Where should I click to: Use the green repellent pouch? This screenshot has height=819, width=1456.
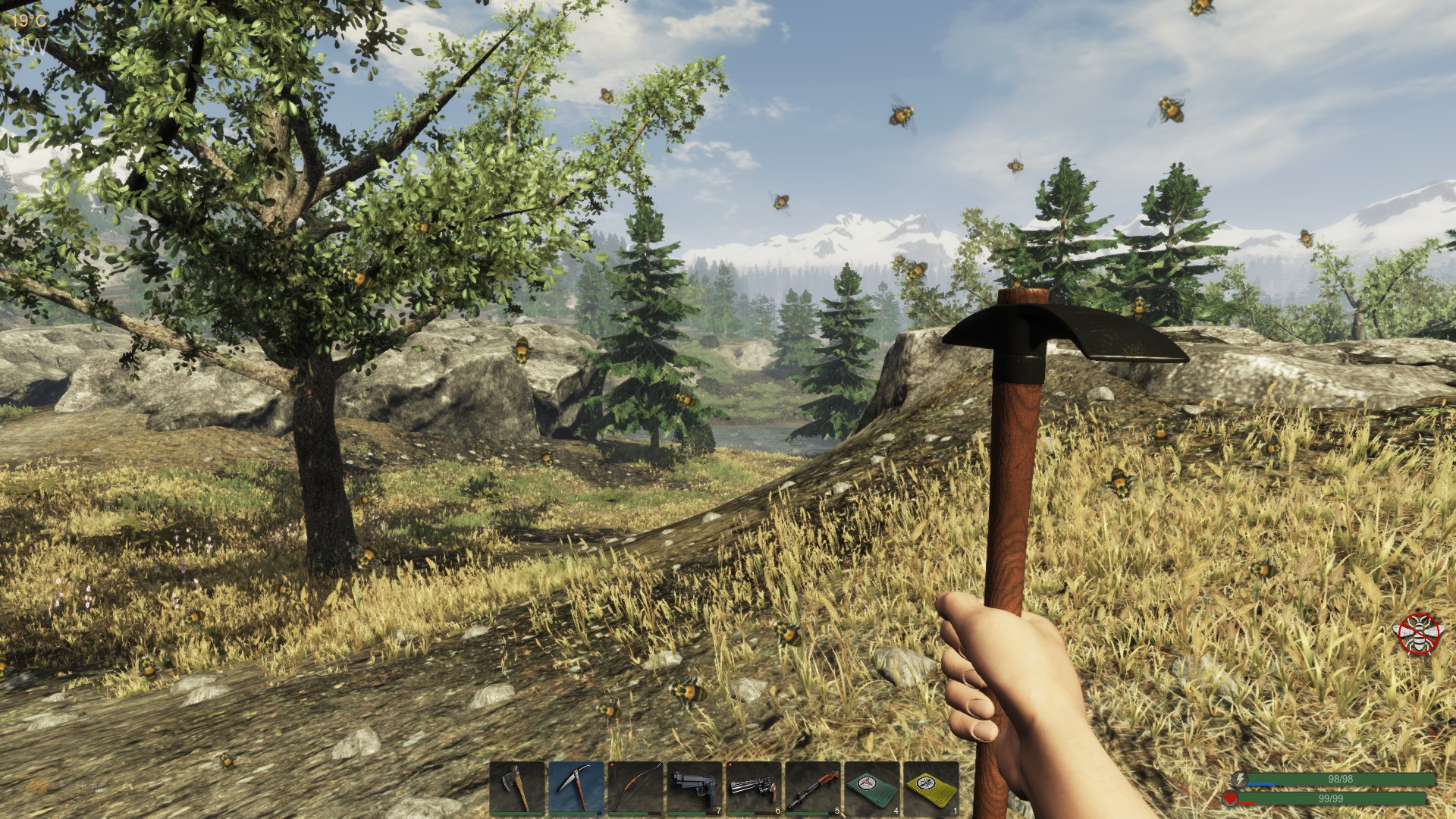coord(872,788)
